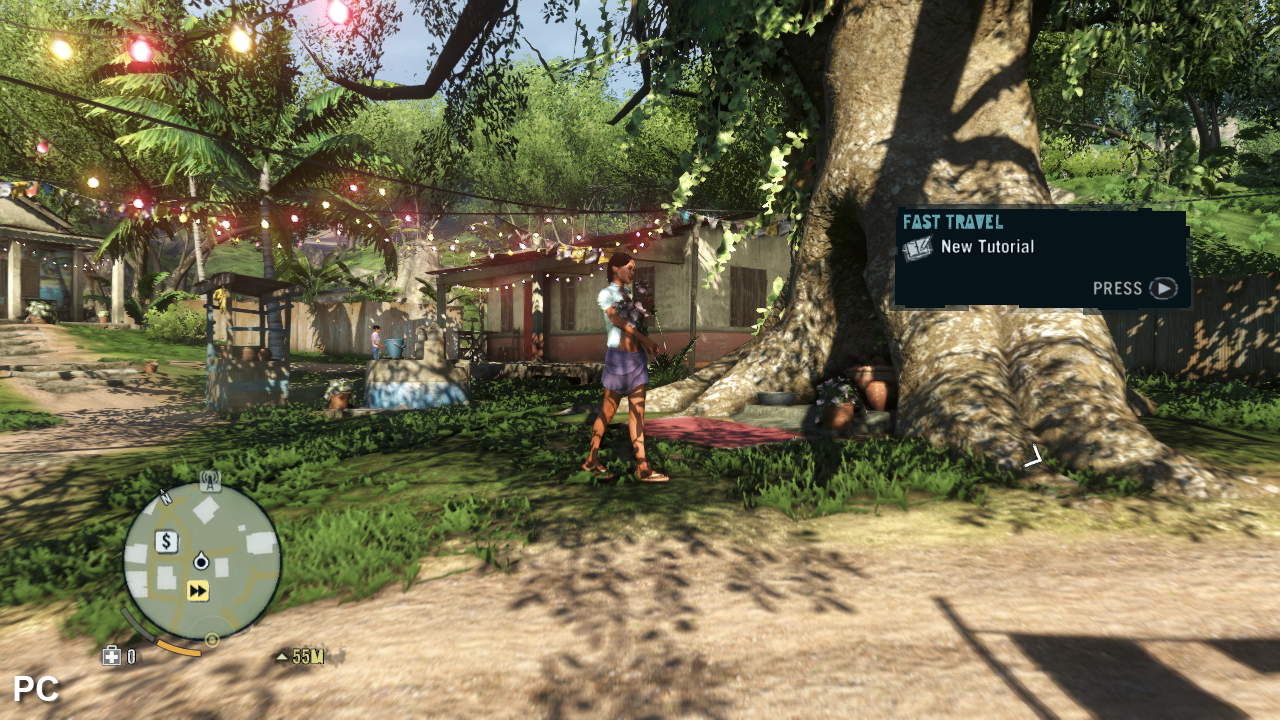Click the yellow objective ring below minimap
1280x720 pixels.
pyautogui.click(x=212, y=639)
